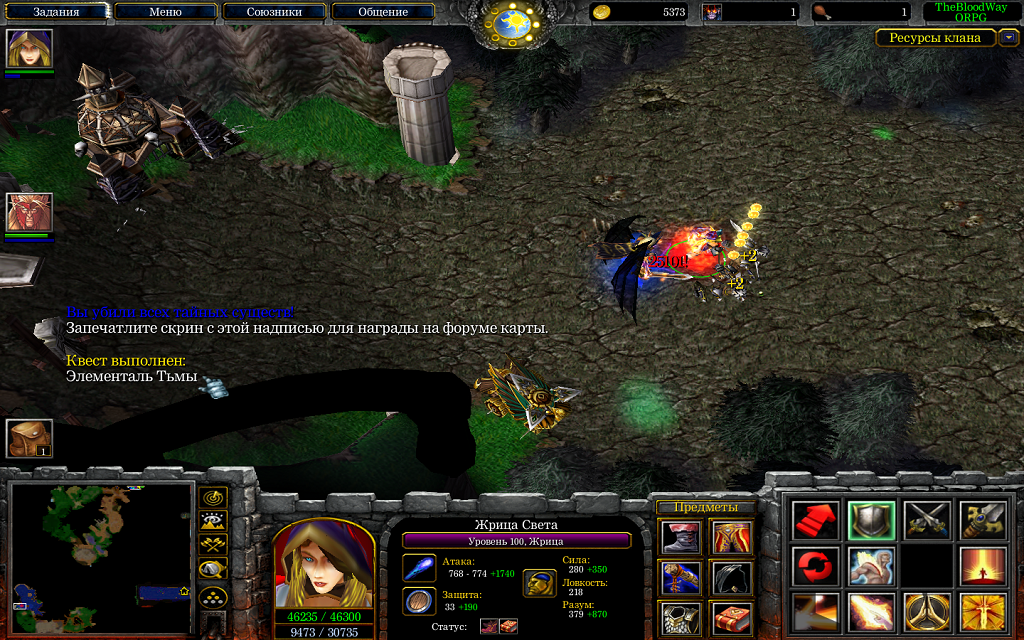Open the Союзники allies menu
Screen dimensions: 1024x640
tap(274, 12)
